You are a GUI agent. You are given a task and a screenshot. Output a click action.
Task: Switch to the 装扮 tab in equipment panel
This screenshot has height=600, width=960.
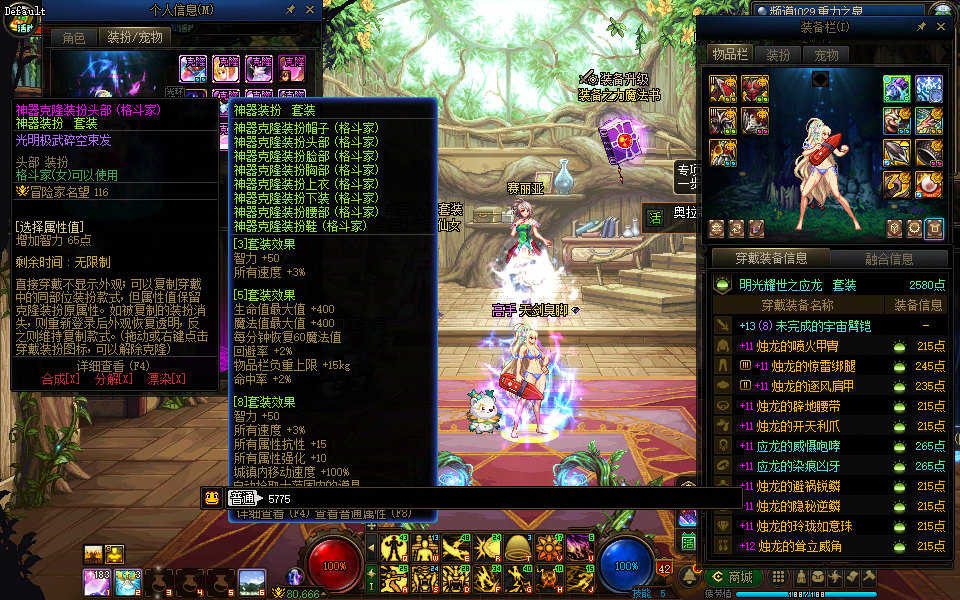[777, 54]
